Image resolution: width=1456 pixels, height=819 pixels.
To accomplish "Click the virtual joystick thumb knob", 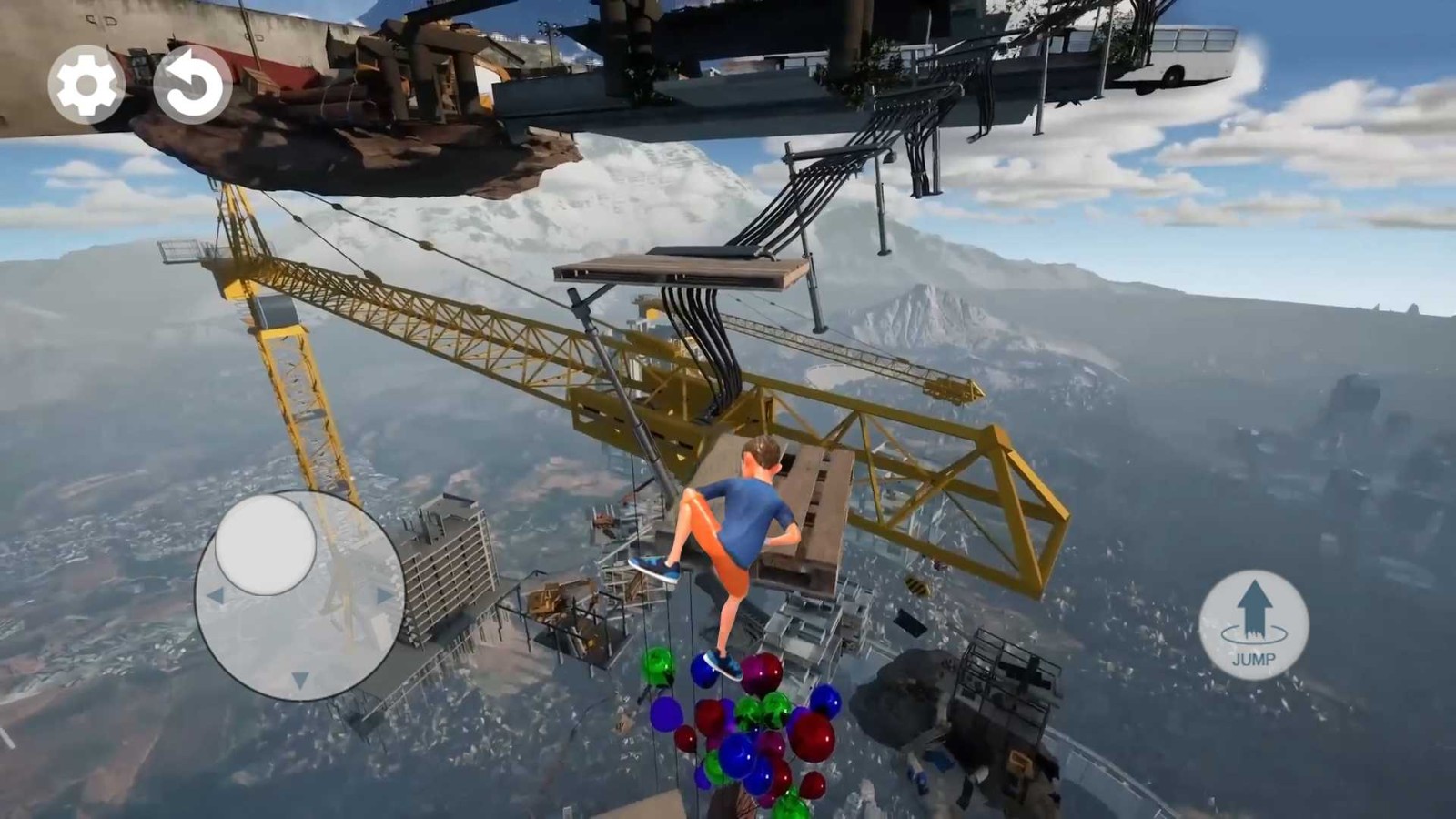I will point(266,544).
